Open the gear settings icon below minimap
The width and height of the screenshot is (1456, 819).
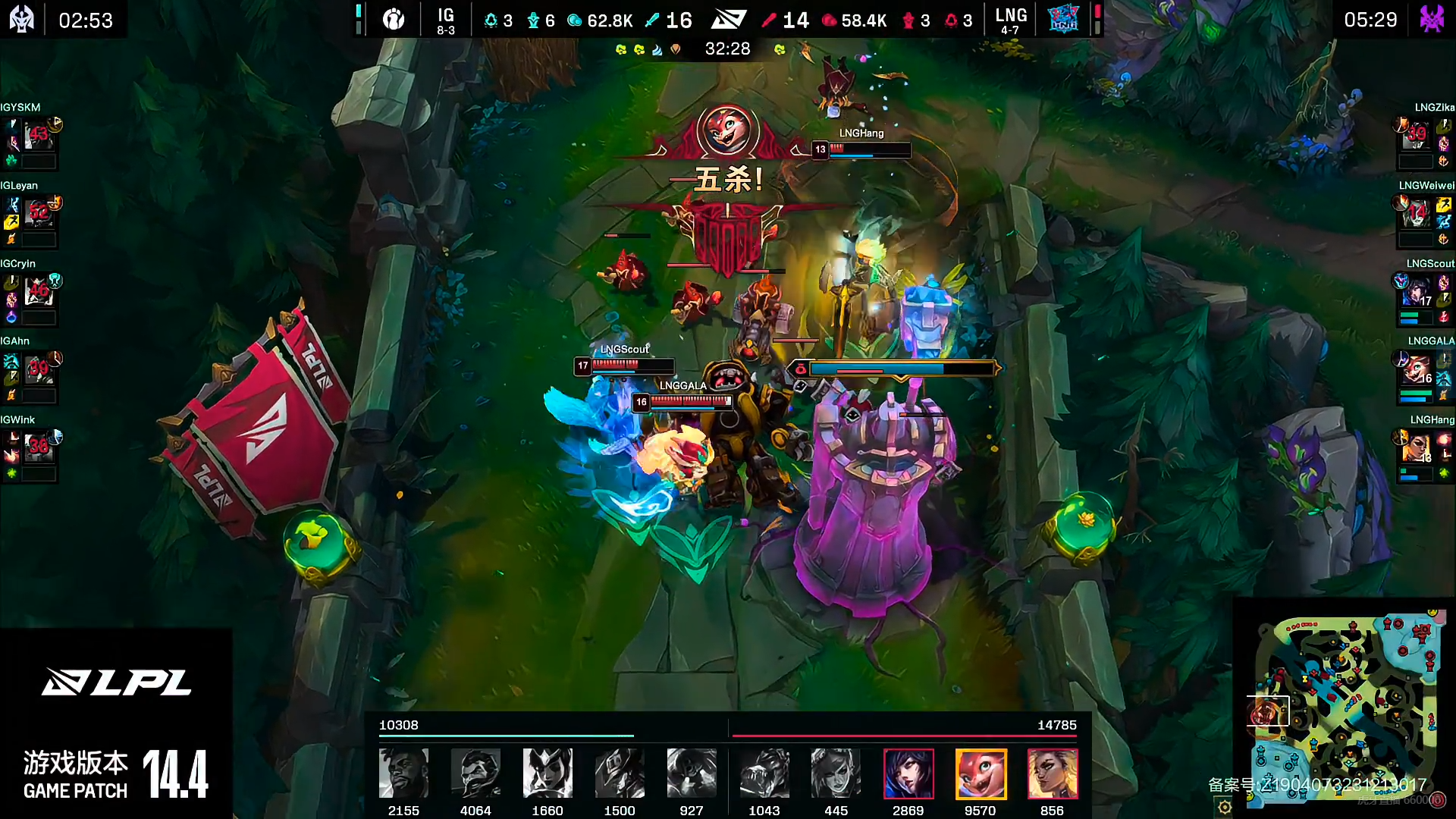(1225, 808)
